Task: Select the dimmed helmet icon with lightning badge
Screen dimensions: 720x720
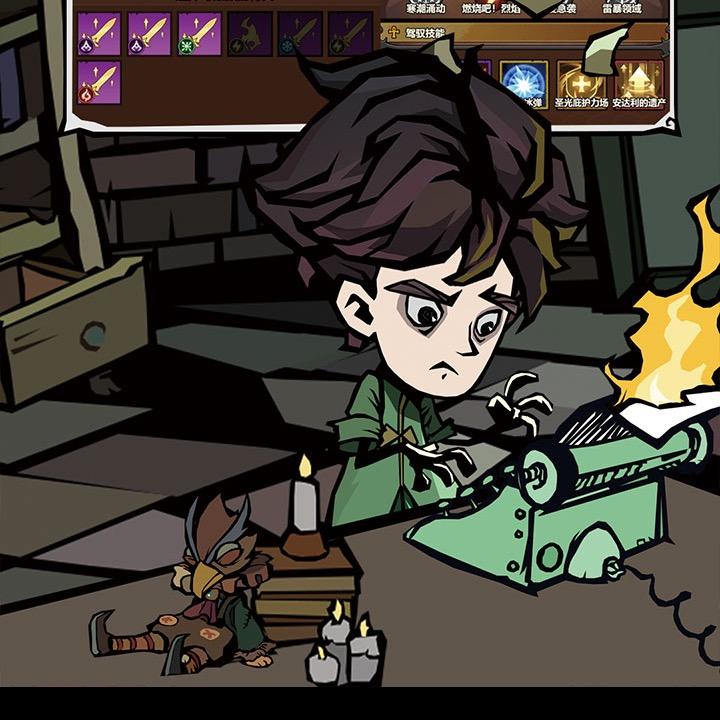Action: (x=249, y=33)
